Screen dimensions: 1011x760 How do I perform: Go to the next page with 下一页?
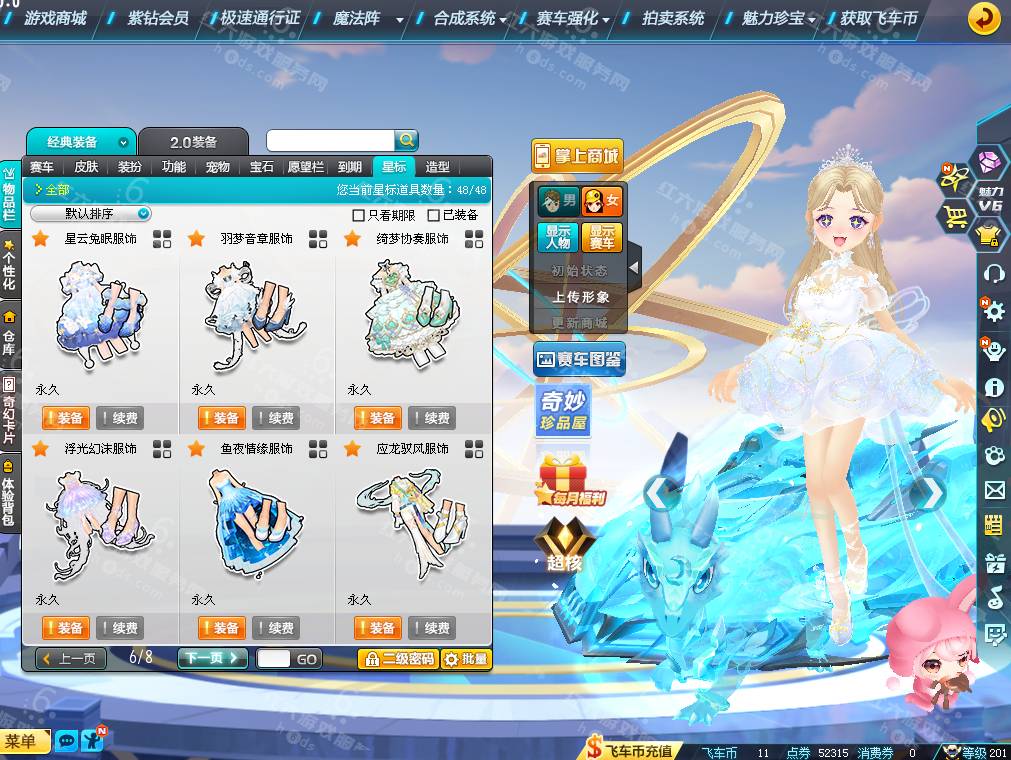coord(212,659)
